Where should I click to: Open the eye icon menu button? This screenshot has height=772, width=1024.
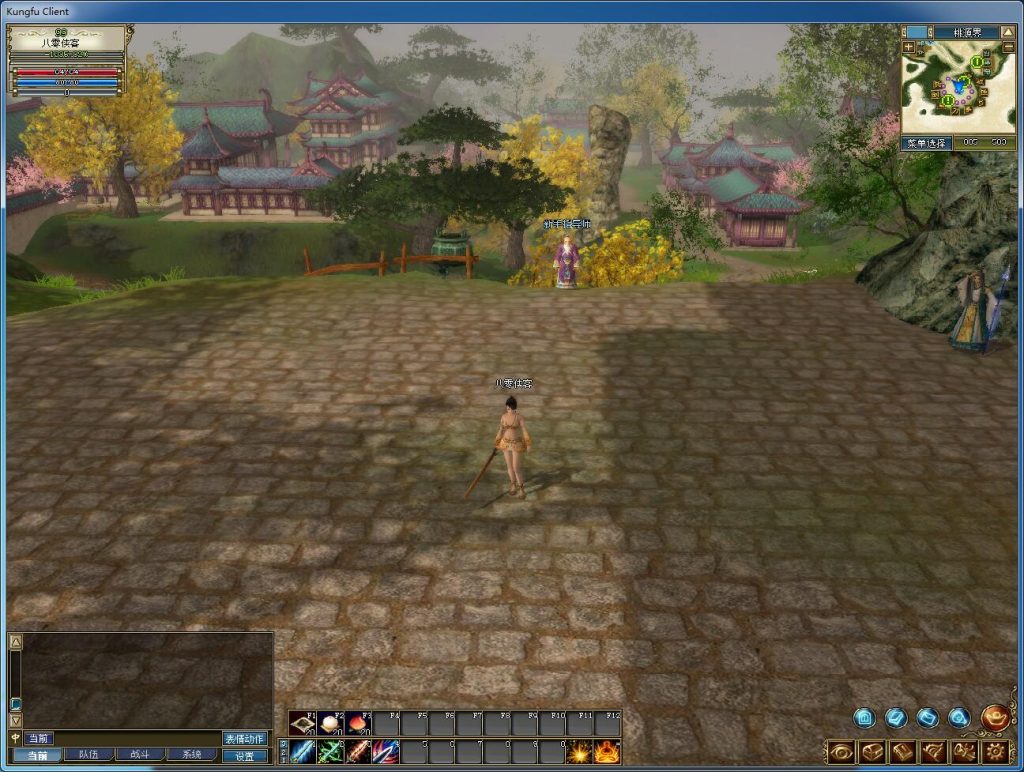[x=841, y=751]
